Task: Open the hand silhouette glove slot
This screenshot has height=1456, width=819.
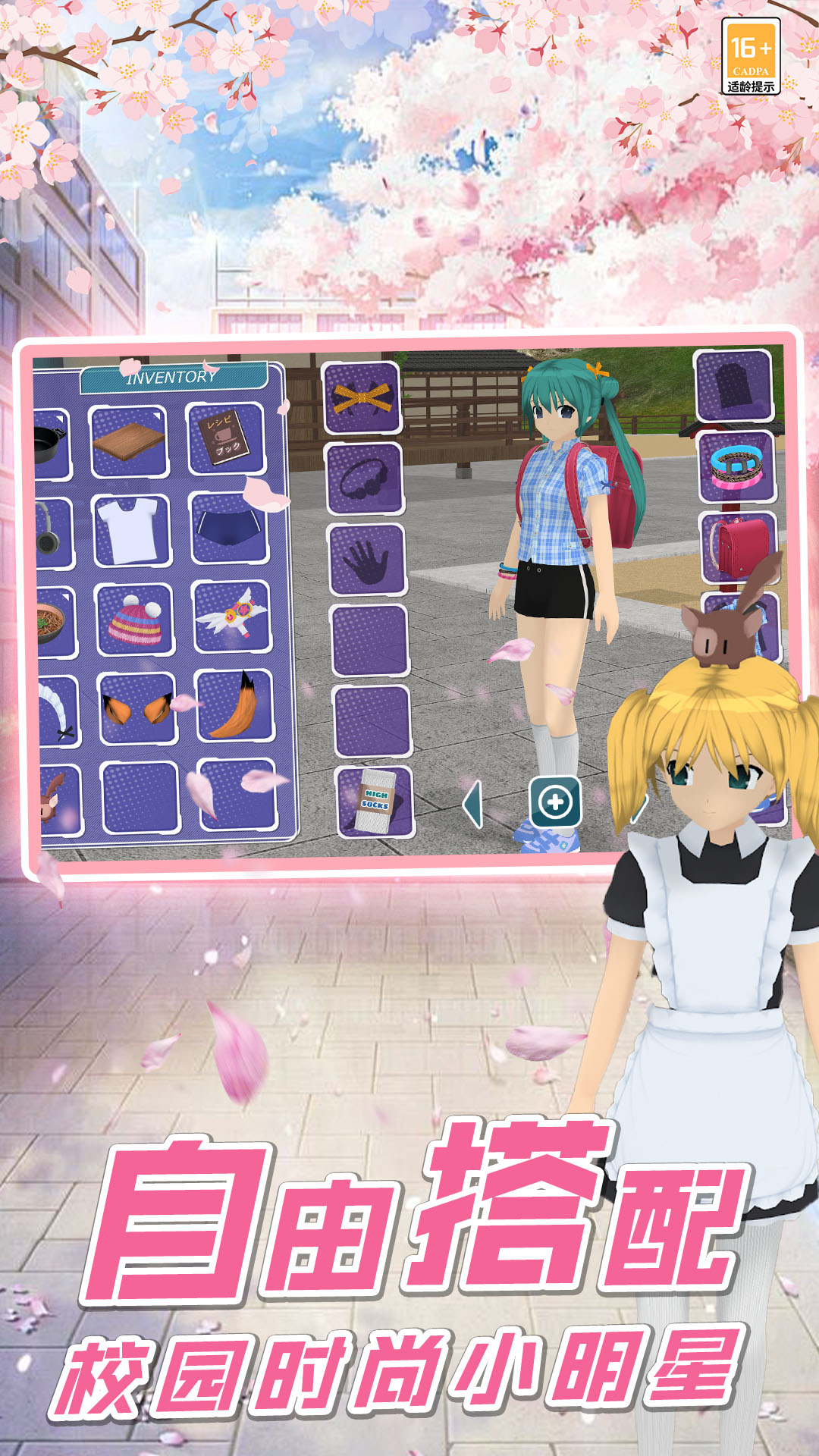Action: pyautogui.click(x=367, y=560)
